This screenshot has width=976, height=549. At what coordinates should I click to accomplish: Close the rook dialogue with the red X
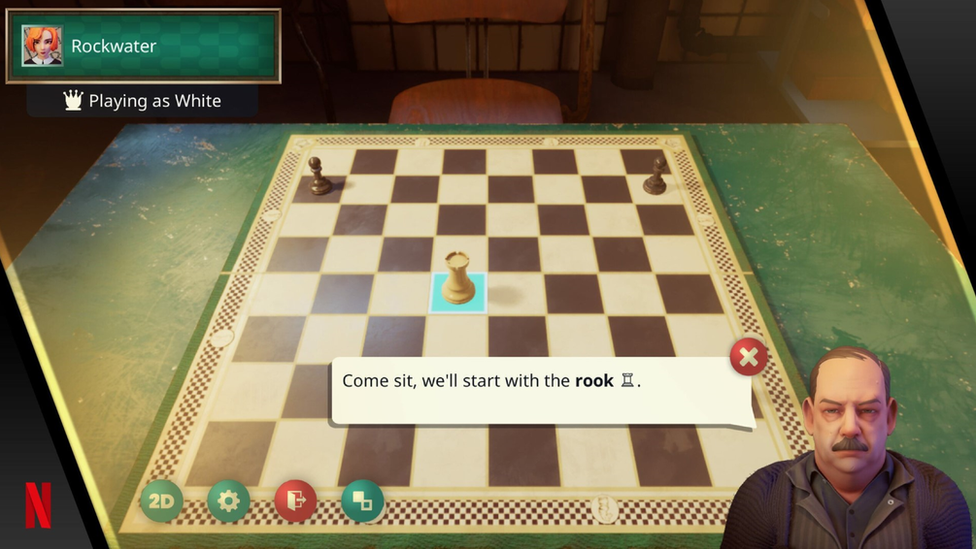coord(749,356)
